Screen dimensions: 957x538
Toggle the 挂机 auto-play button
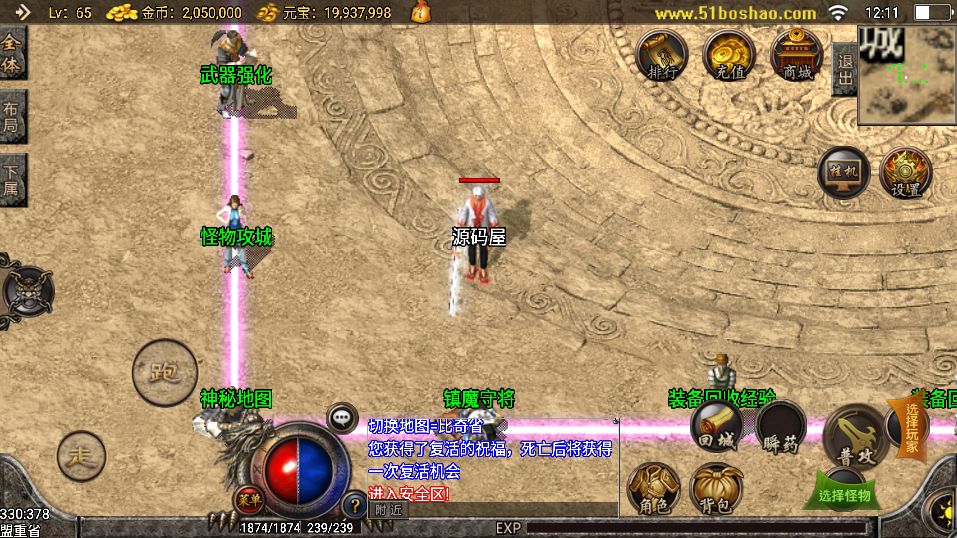coord(844,172)
